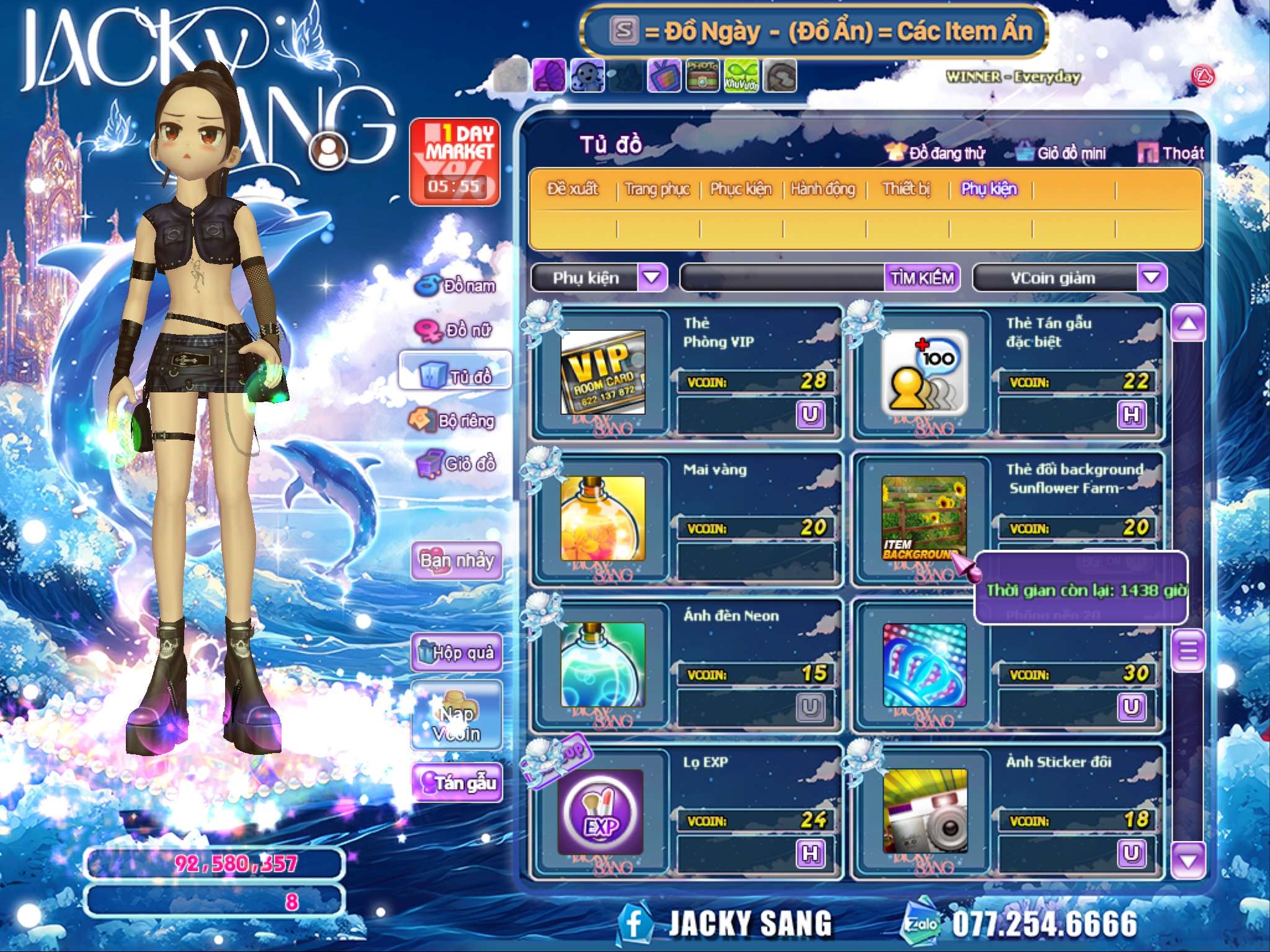Click the TÌM KIẾM search button
1270x952 pixels.
tap(922, 278)
